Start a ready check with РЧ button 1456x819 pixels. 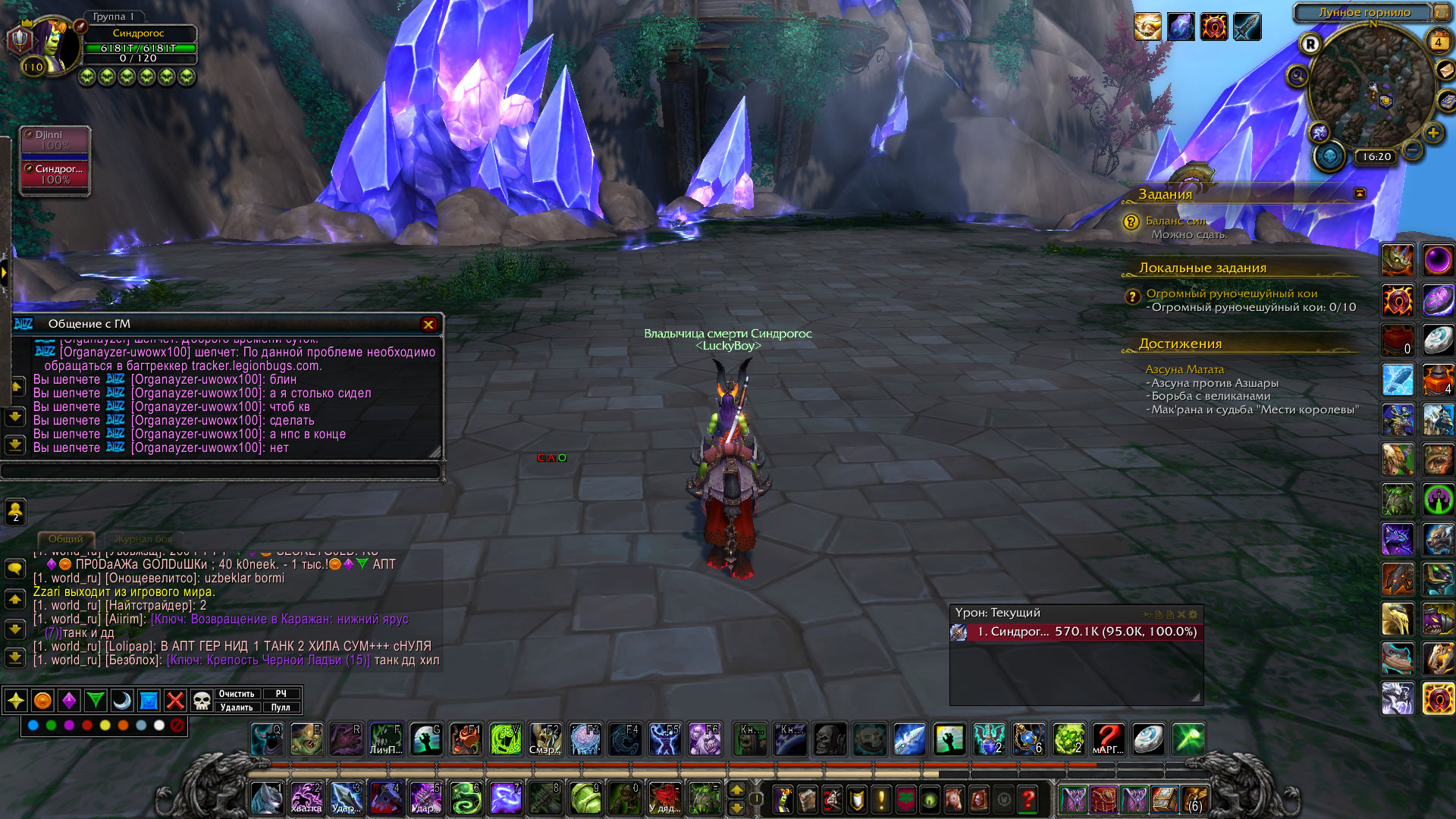tap(281, 694)
